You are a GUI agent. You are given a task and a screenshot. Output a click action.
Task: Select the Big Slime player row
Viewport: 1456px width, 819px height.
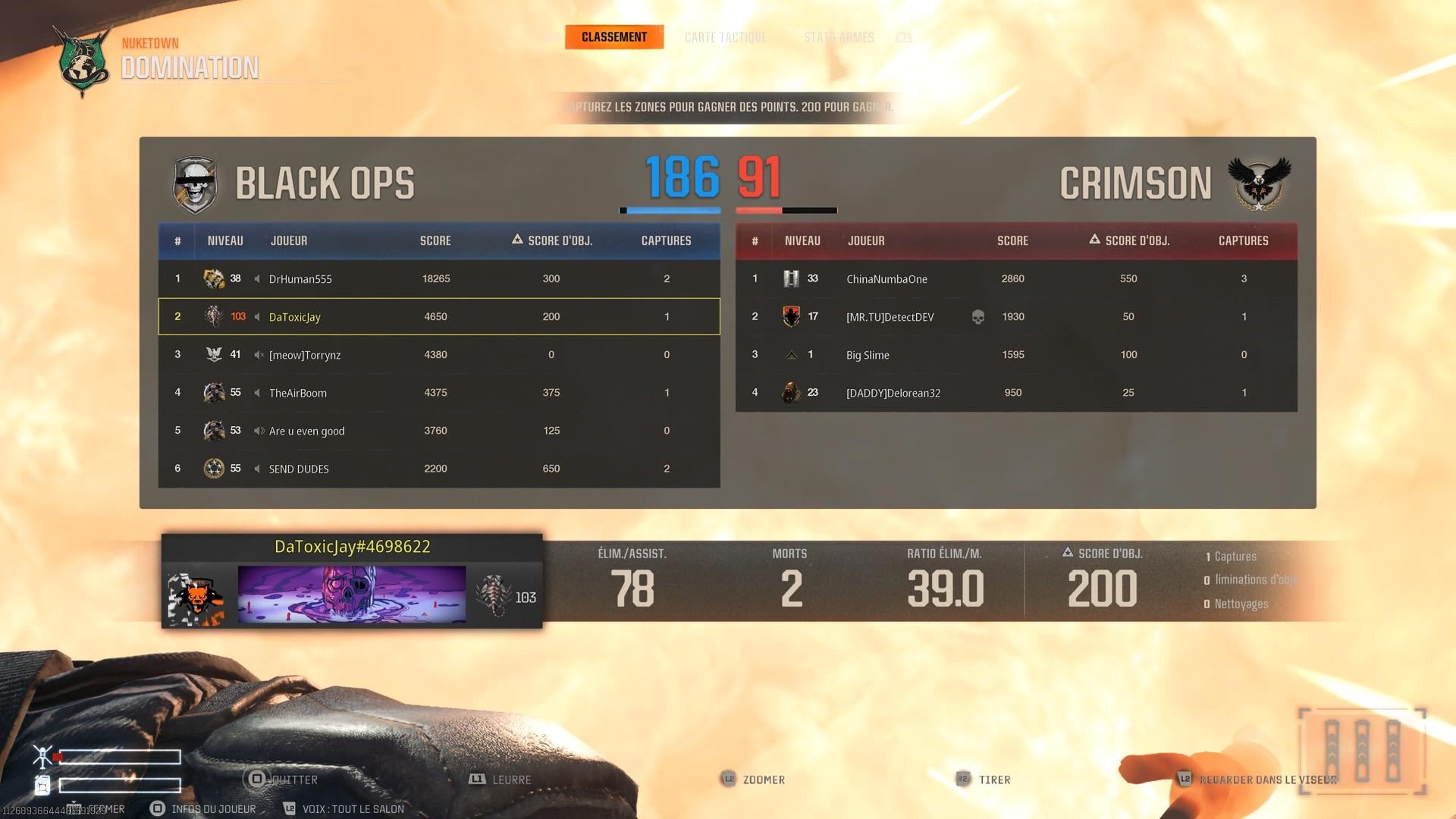point(1016,355)
